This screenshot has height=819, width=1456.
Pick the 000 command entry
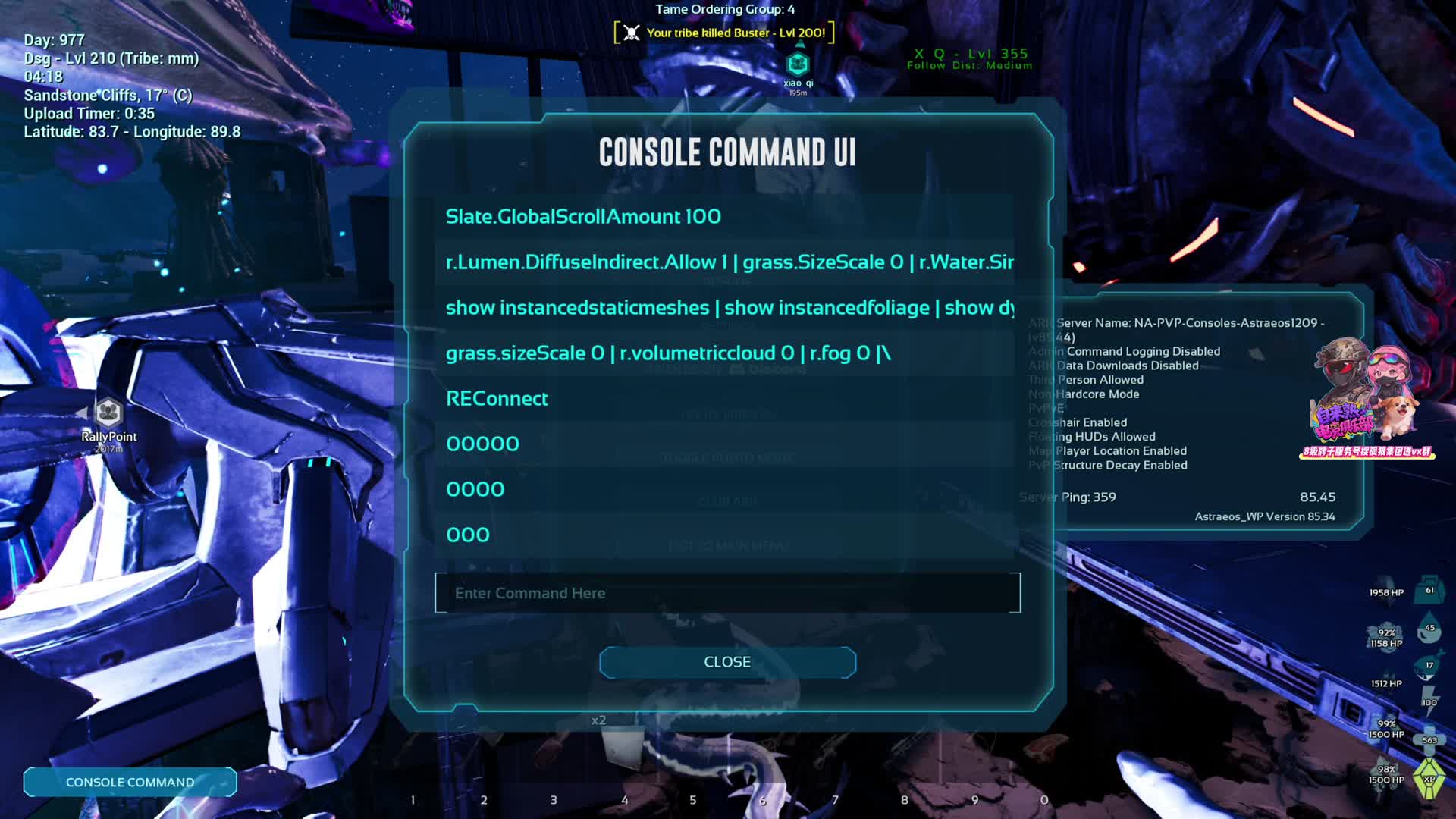point(467,535)
